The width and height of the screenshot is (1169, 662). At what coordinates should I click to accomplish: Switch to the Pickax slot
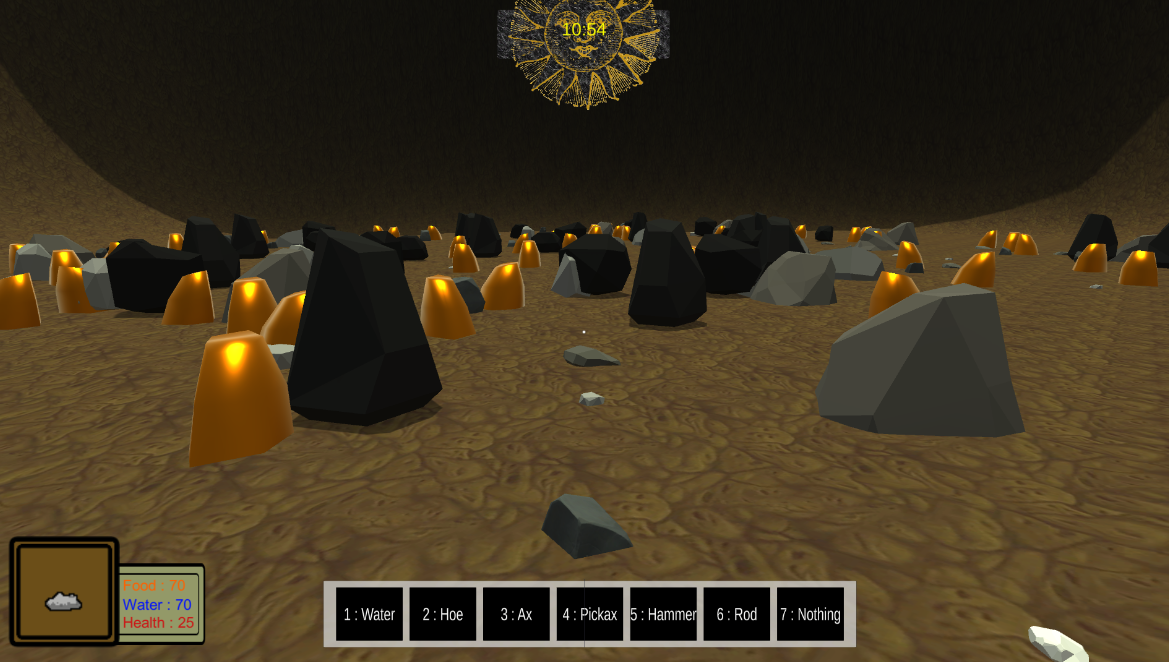tap(590, 614)
